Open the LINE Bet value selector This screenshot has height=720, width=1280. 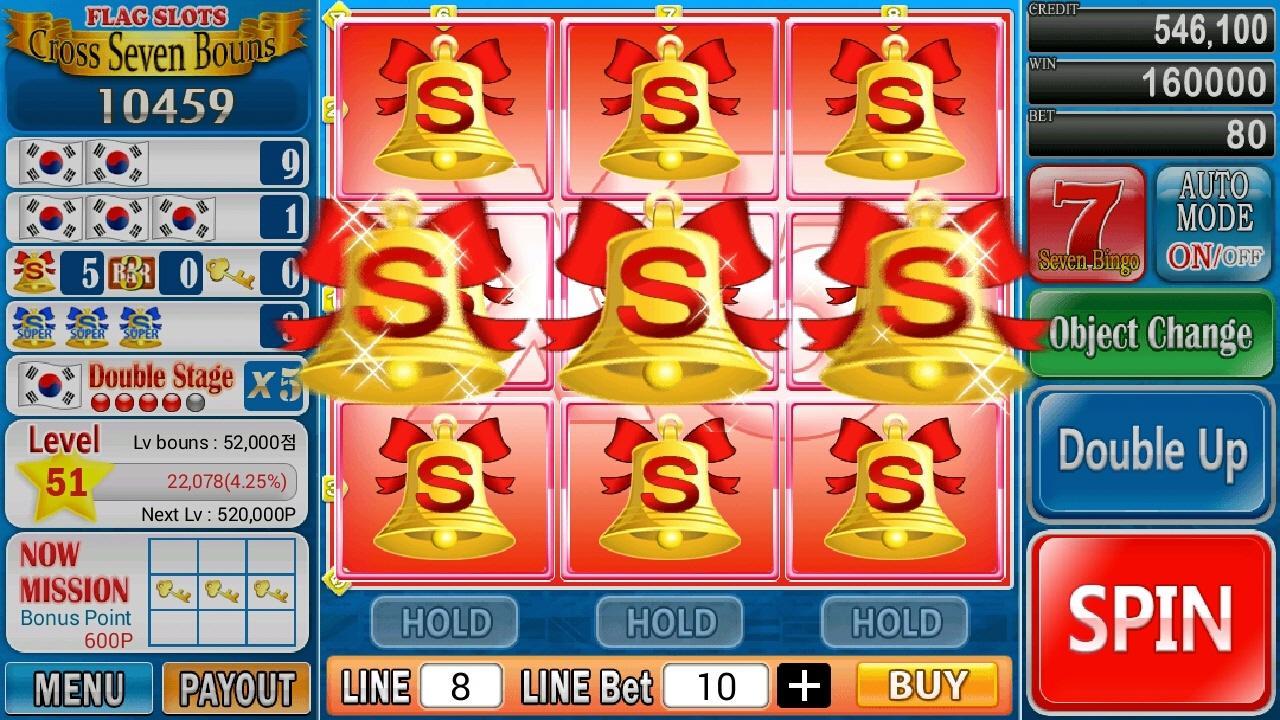pyautogui.click(x=716, y=684)
